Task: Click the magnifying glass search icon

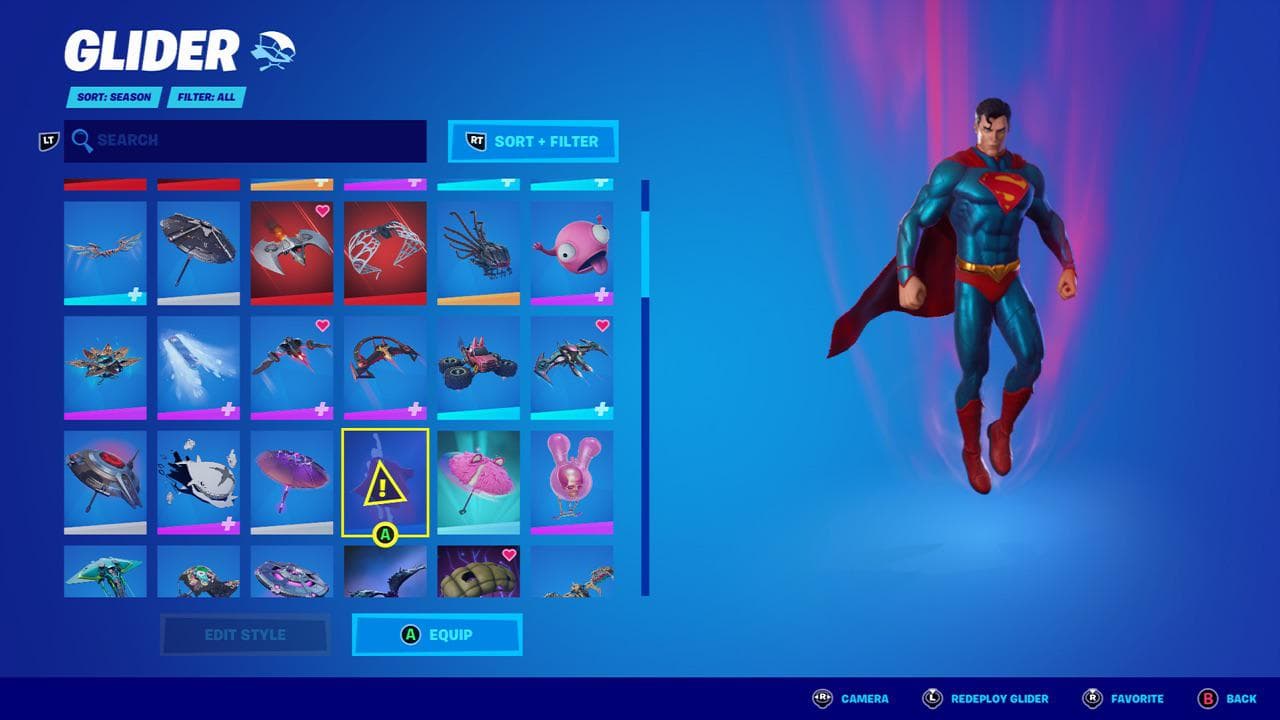Action: pos(81,140)
